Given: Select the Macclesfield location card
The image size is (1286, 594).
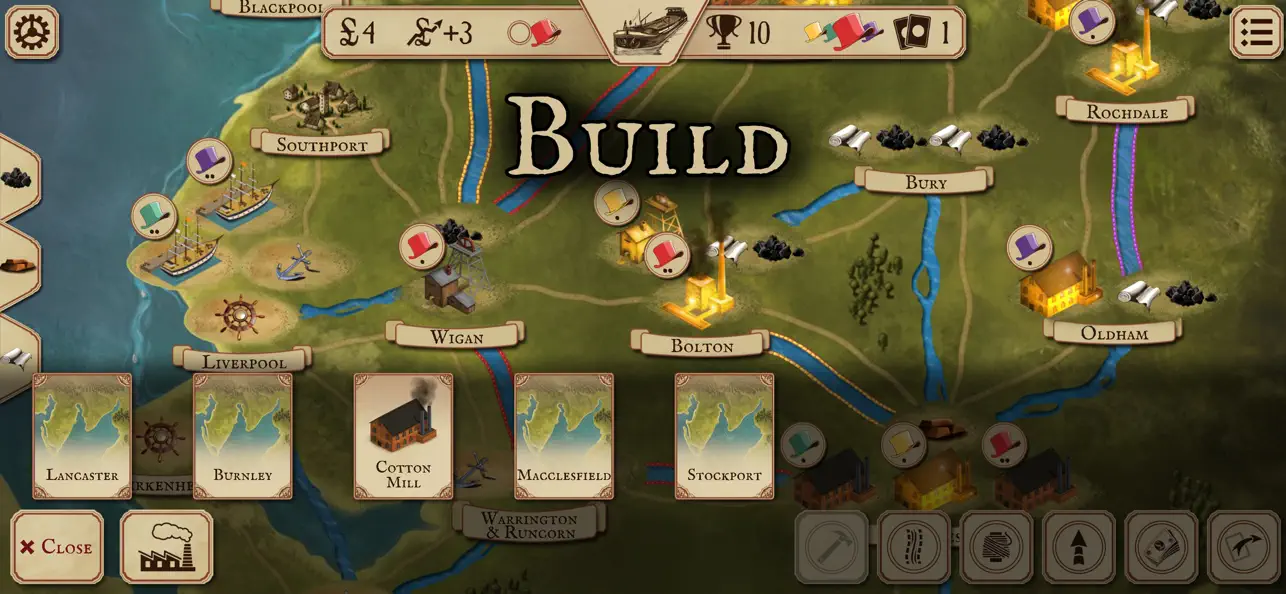Looking at the screenshot, I should 564,436.
